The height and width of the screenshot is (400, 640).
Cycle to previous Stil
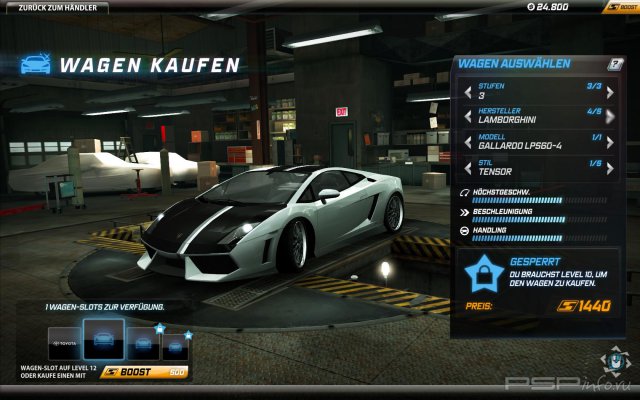point(467,166)
